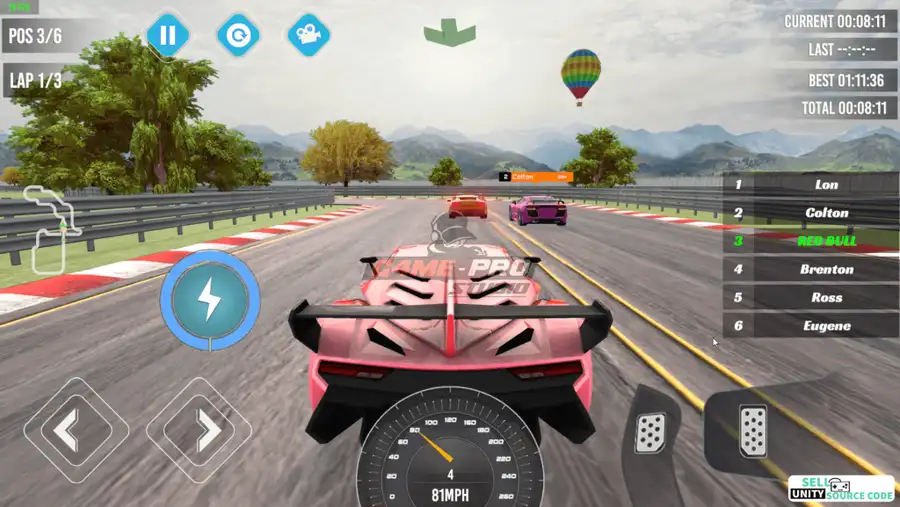Pause the race

(x=167, y=36)
